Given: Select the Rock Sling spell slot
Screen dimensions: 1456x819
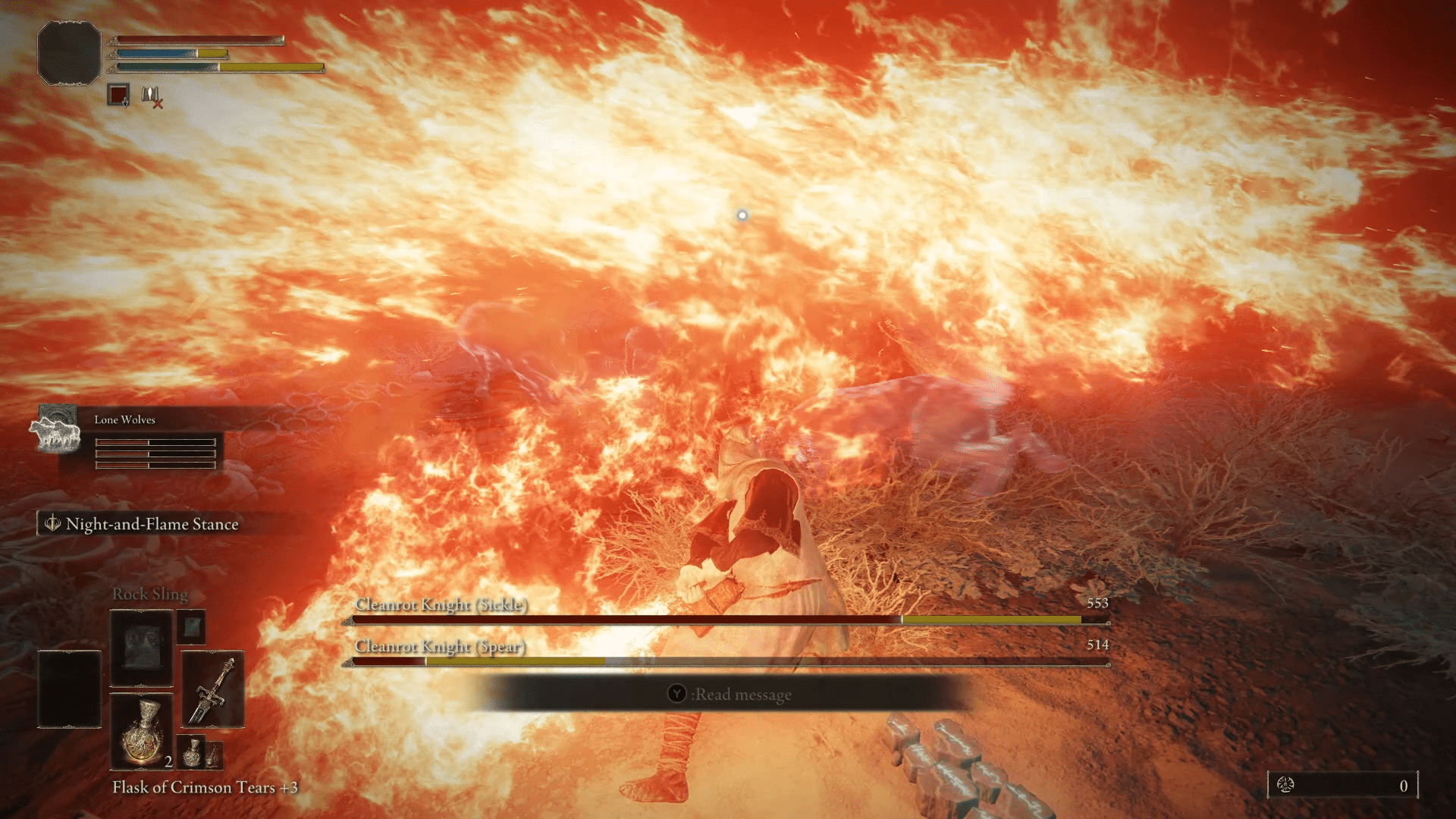Looking at the screenshot, I should point(142,648).
